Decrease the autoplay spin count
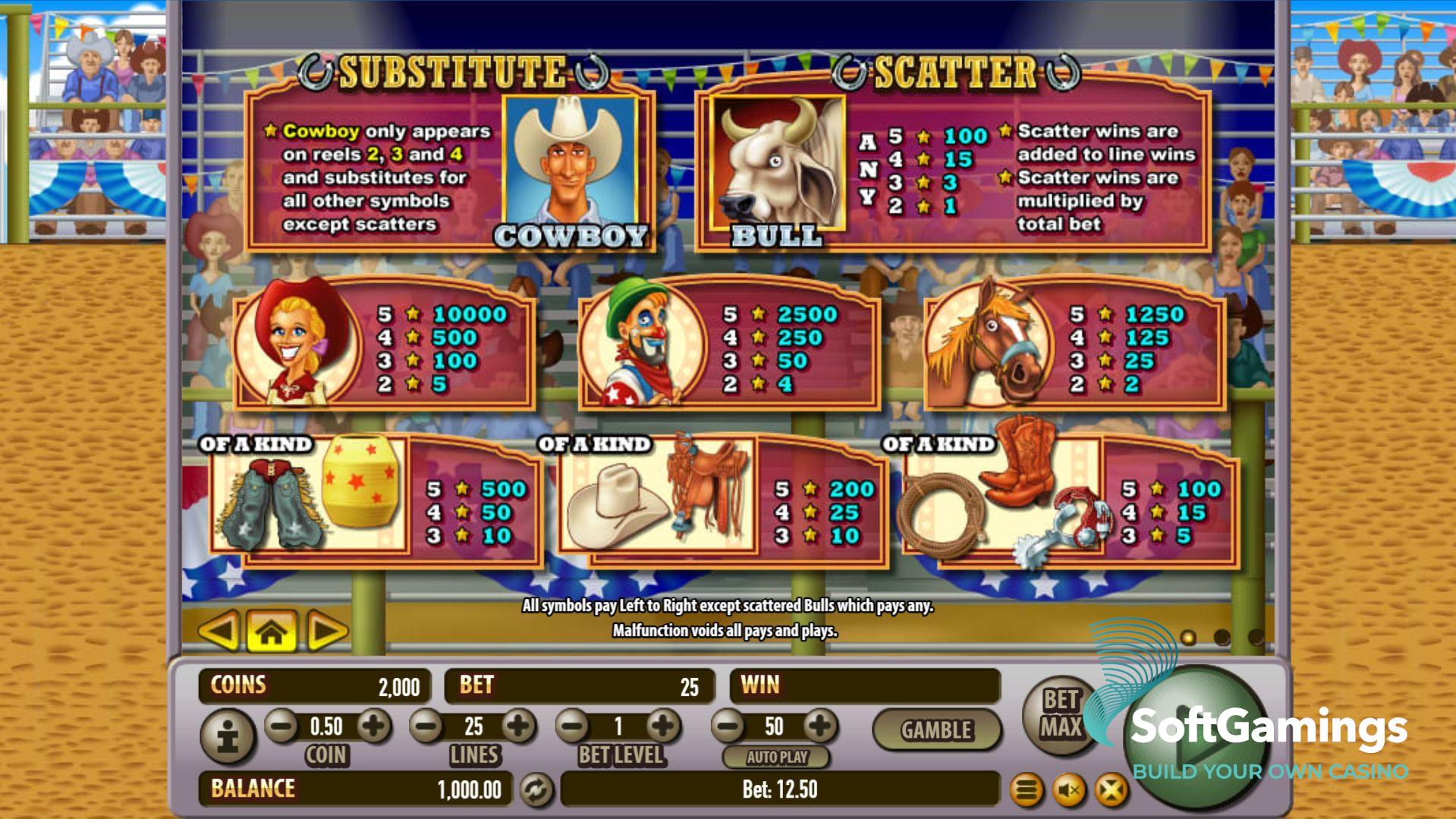 click(x=728, y=726)
